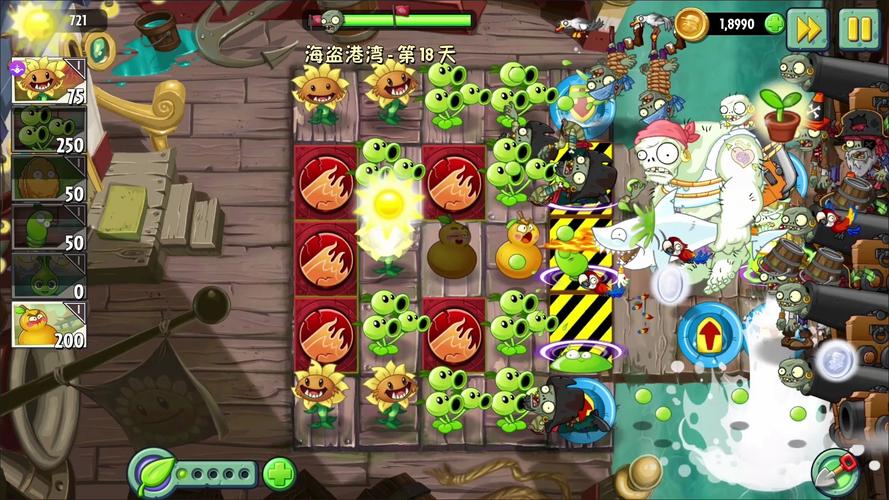Image resolution: width=889 pixels, height=500 pixels.
Task: Select the green bean seed packet
Action: pyautogui.click(x=48, y=228)
